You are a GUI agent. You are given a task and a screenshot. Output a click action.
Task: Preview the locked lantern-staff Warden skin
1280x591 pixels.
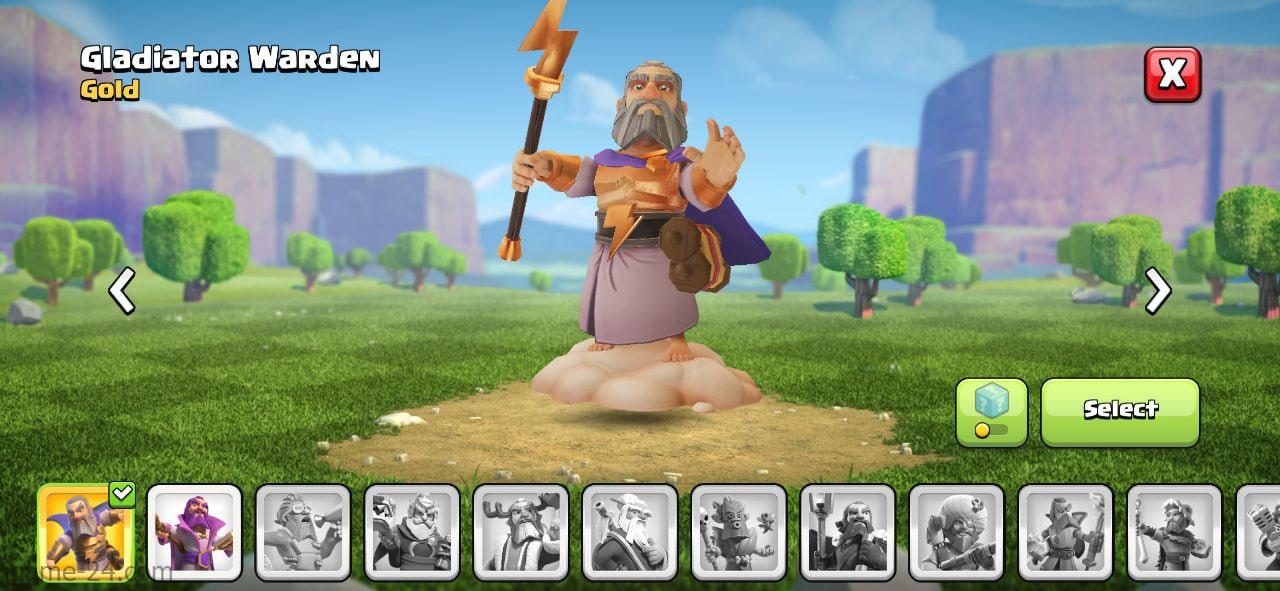click(x=848, y=532)
